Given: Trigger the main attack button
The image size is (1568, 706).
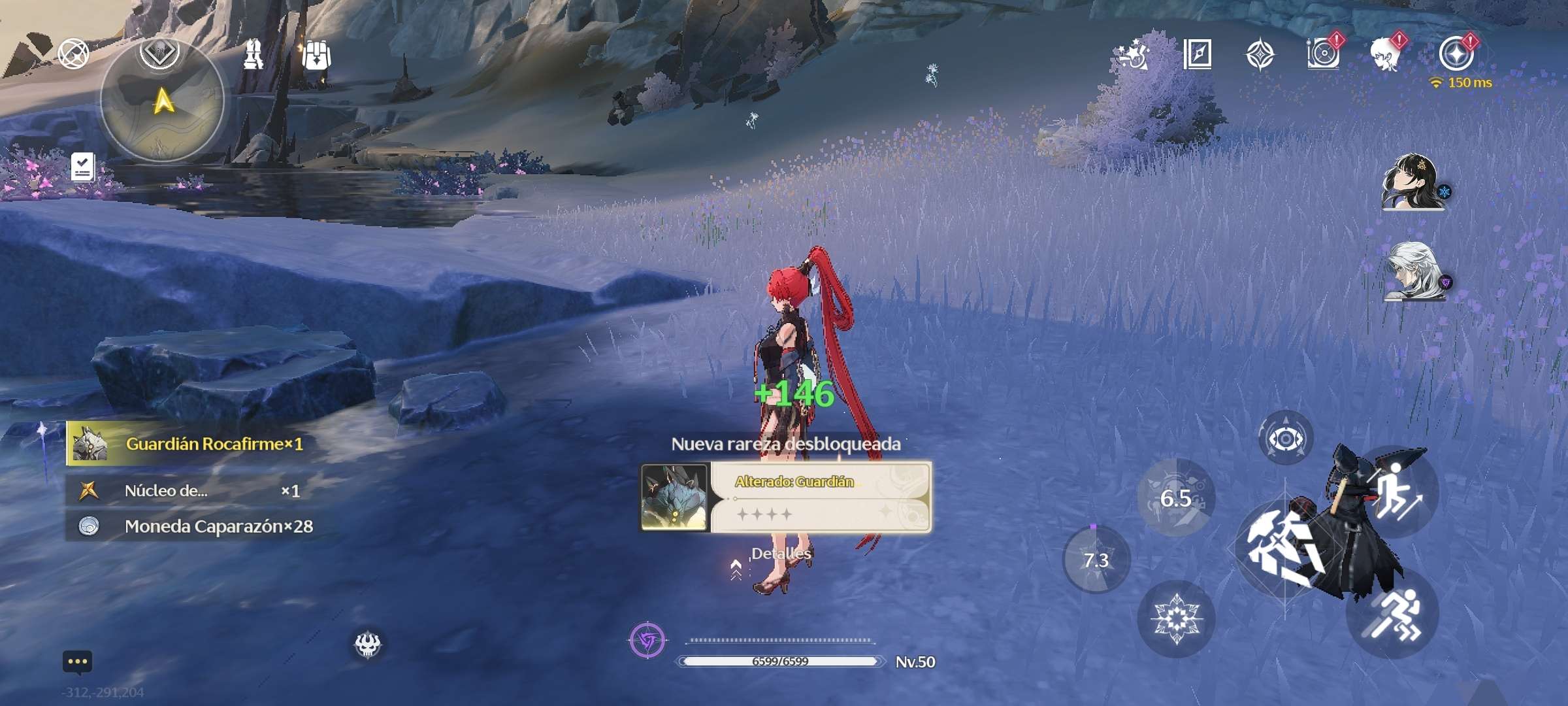Looking at the screenshot, I should click(1284, 549).
